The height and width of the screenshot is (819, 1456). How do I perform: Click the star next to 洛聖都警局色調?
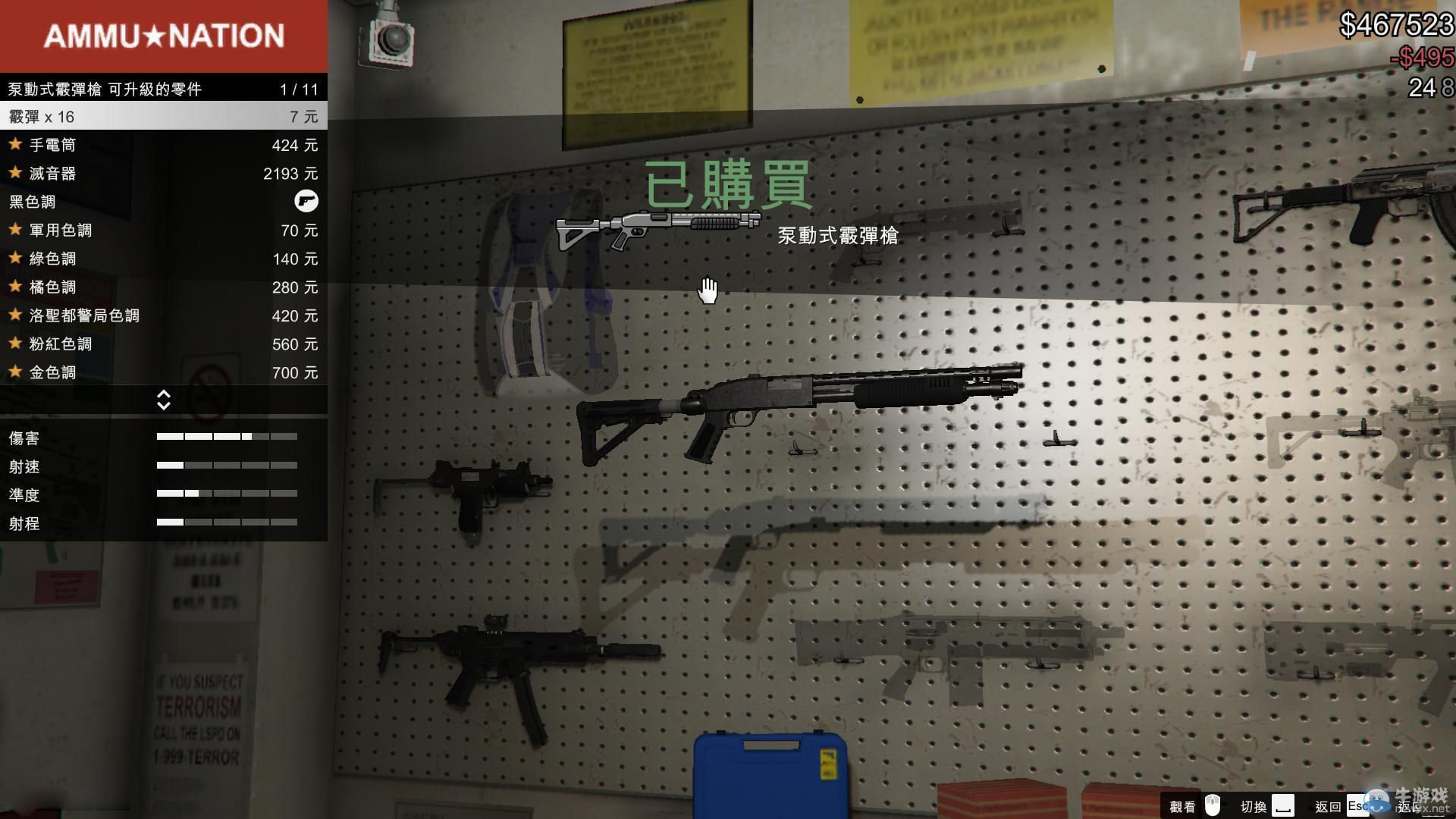15,315
